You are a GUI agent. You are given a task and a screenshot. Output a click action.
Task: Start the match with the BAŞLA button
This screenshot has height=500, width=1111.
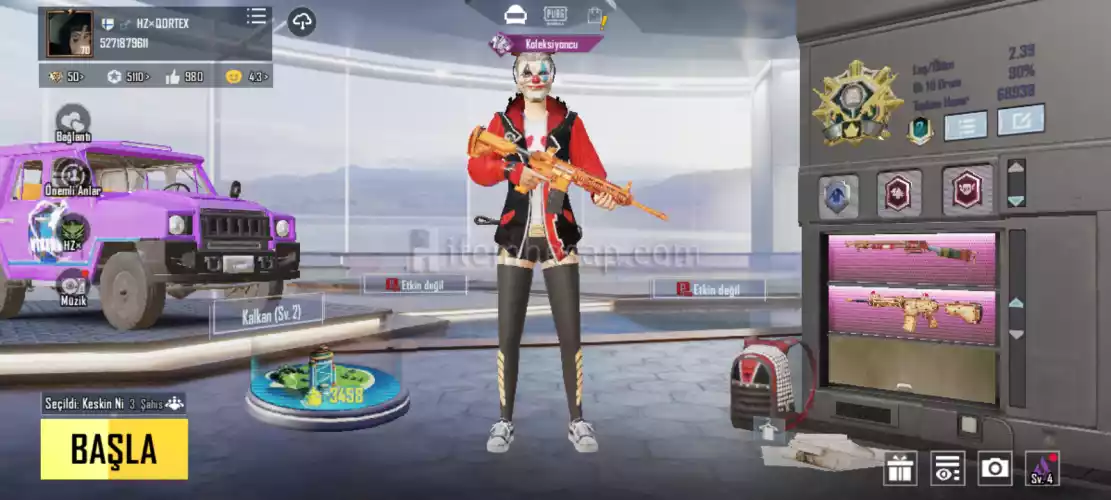[x=114, y=449]
